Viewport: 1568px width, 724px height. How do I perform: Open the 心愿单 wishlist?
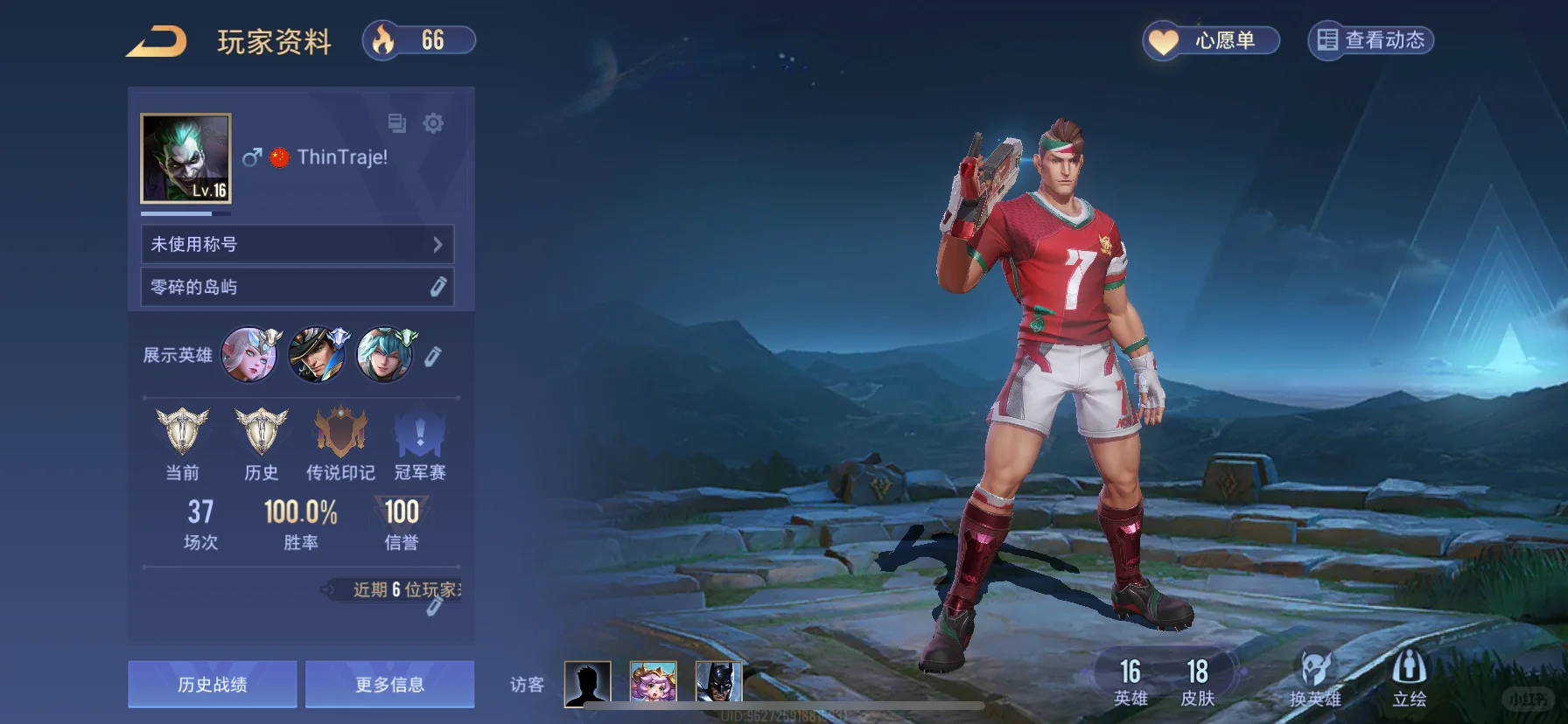tap(1211, 41)
